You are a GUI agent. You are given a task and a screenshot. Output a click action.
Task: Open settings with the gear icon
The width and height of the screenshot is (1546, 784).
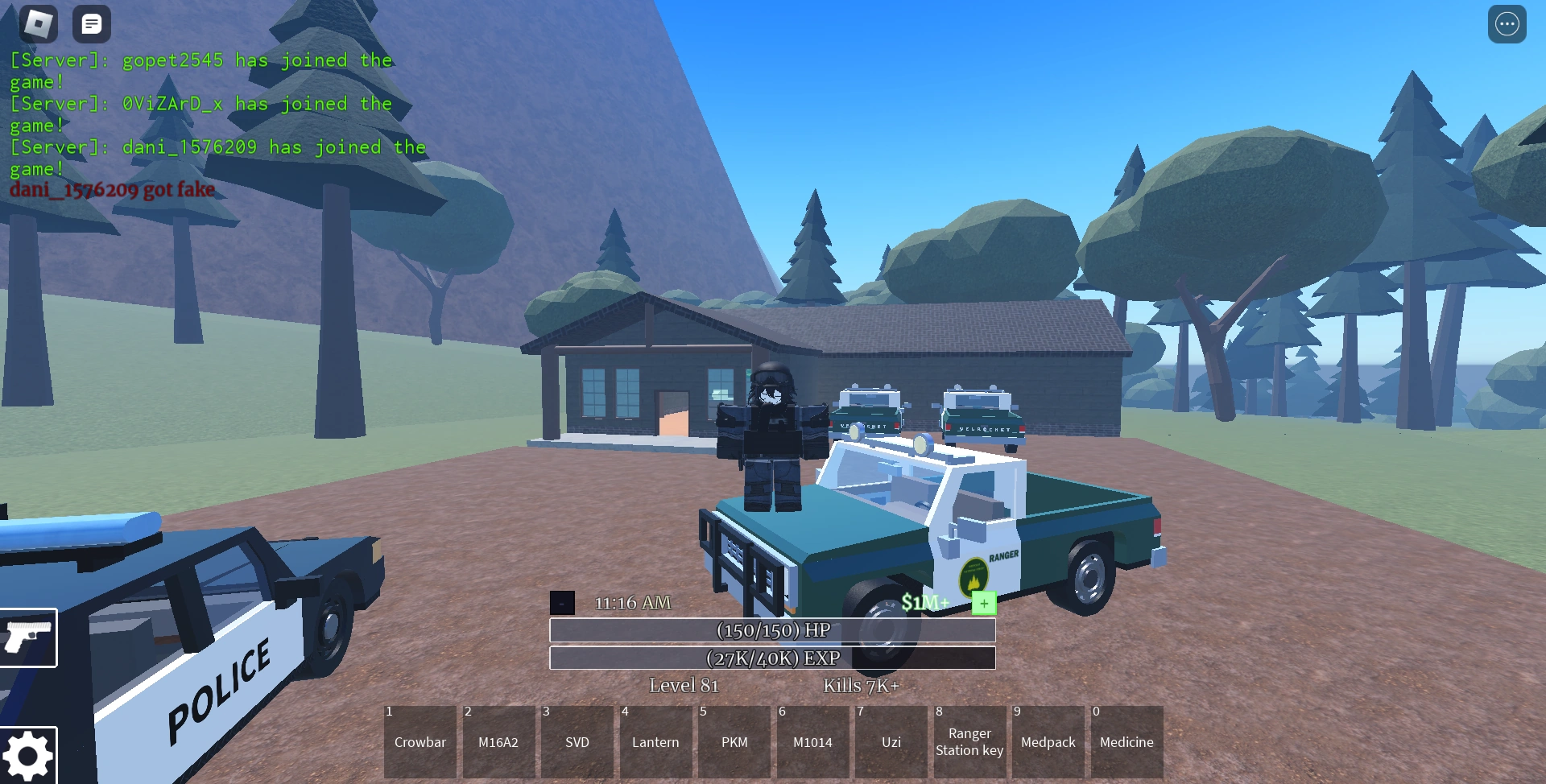point(28,755)
